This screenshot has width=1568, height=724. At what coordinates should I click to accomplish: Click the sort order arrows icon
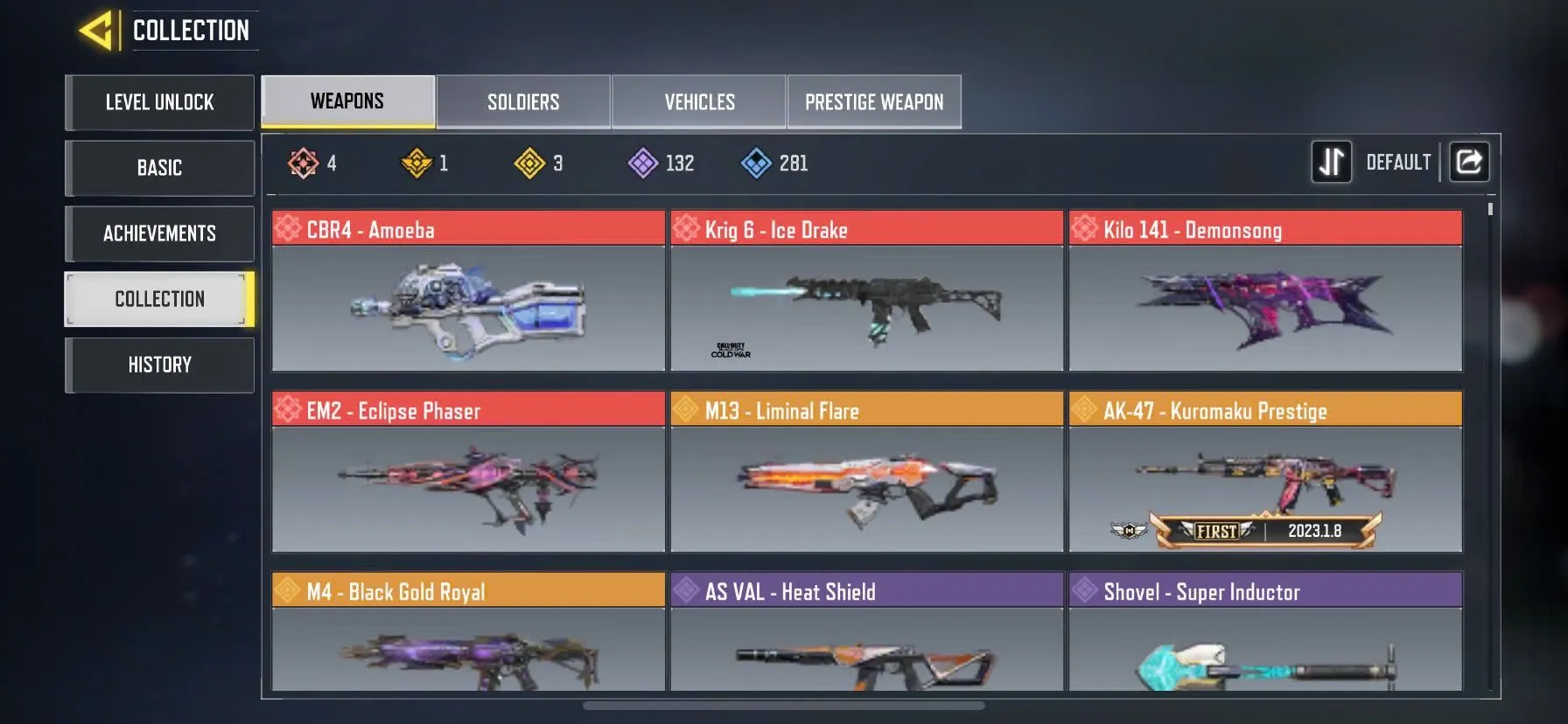(1332, 162)
